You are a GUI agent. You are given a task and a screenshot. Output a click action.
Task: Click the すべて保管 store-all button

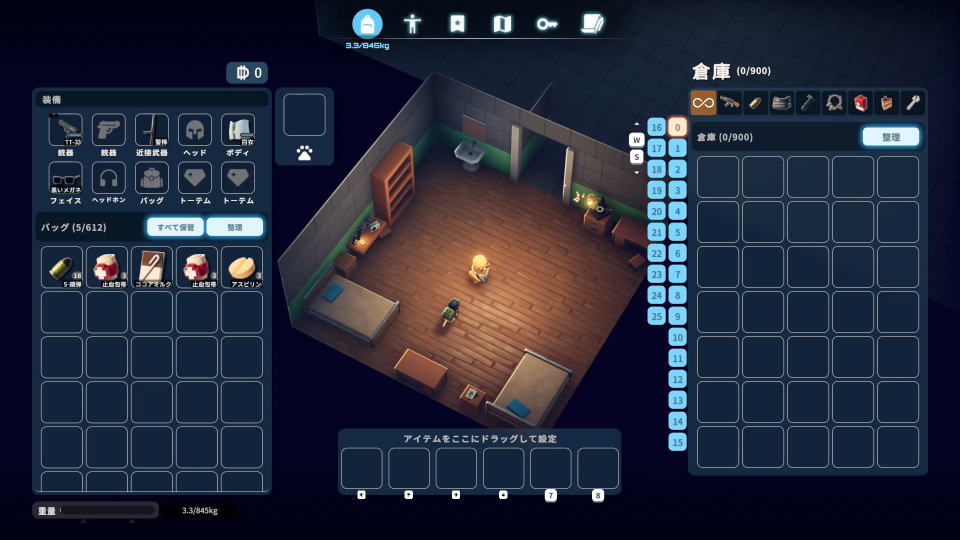tap(176, 227)
